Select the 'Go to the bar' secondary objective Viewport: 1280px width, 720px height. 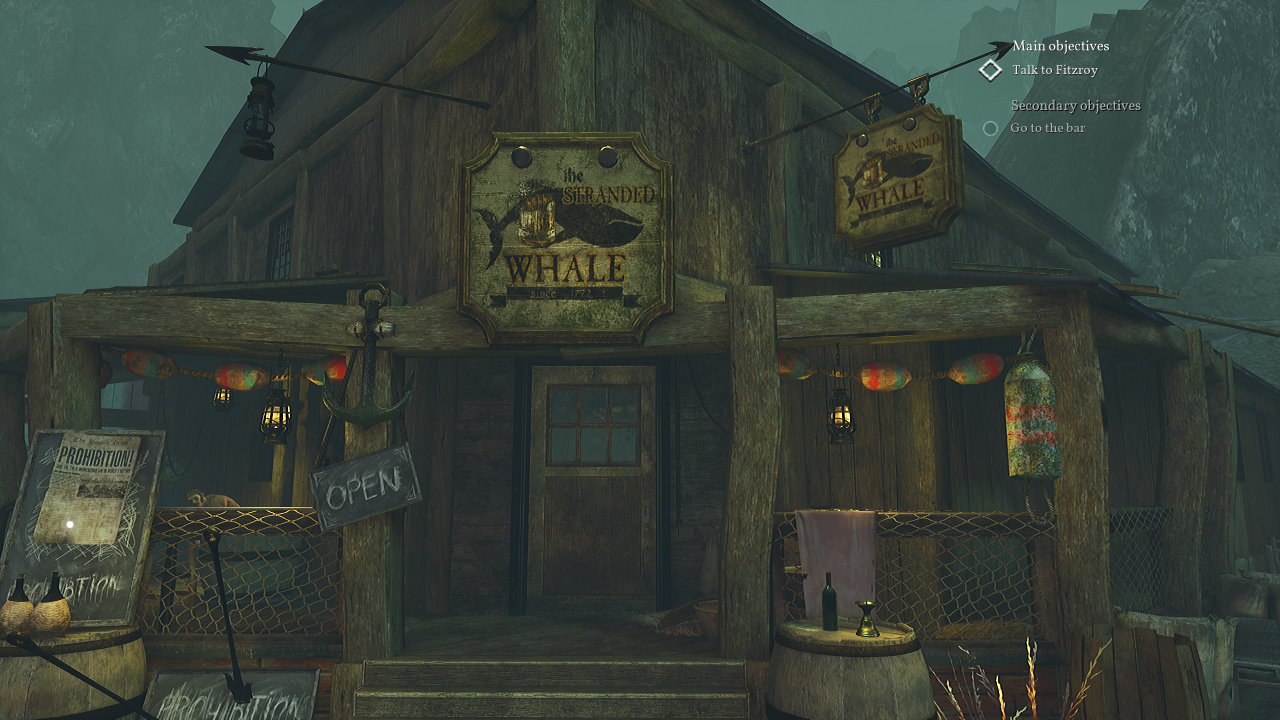tap(1046, 128)
